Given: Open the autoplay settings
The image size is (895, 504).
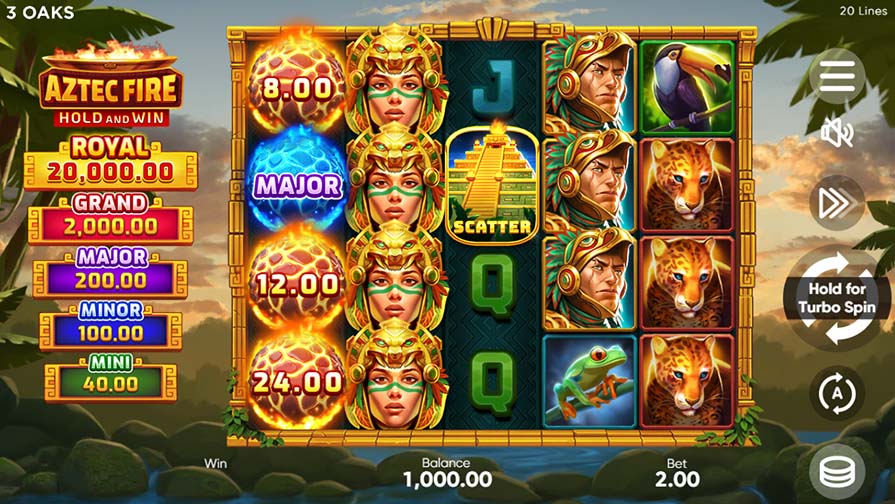Looking at the screenshot, I should (836, 393).
